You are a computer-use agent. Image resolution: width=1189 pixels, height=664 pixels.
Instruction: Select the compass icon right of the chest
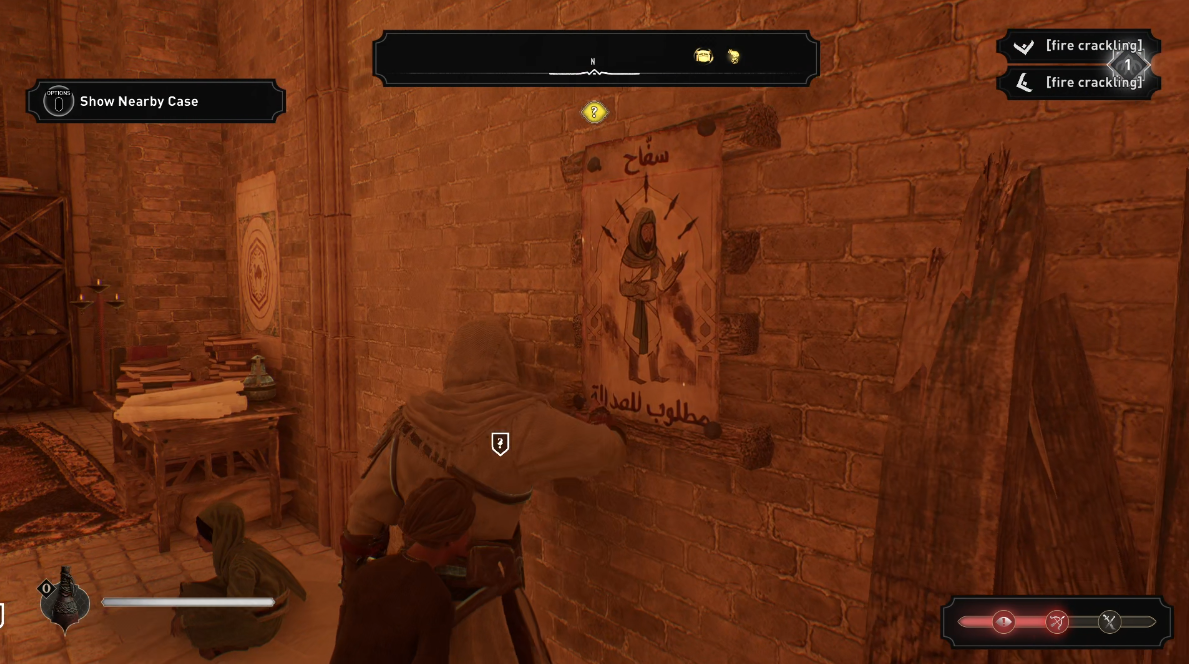tap(733, 57)
